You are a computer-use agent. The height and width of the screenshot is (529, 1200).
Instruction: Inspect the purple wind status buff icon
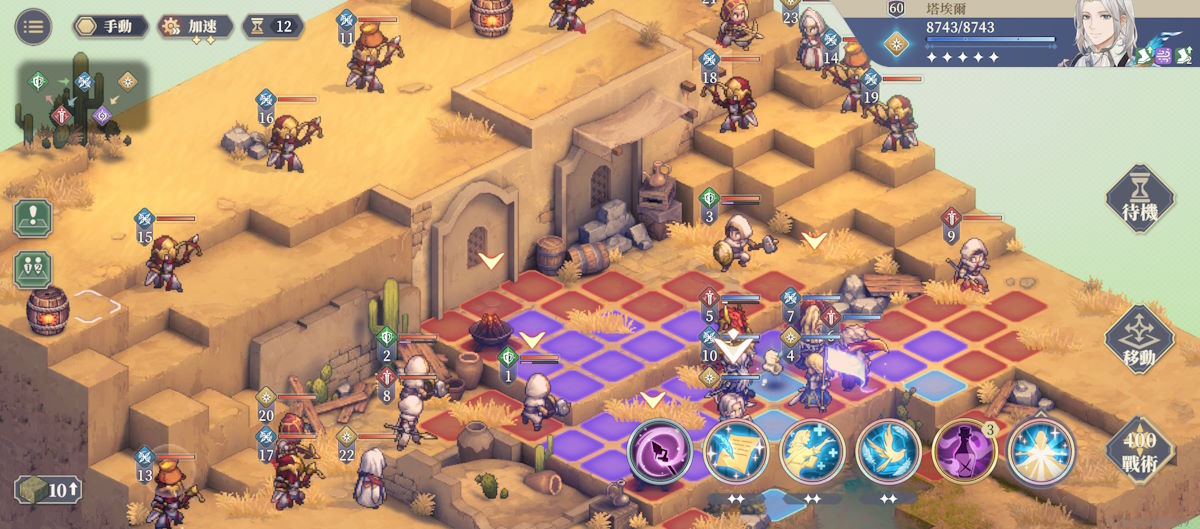[x=1166, y=56]
